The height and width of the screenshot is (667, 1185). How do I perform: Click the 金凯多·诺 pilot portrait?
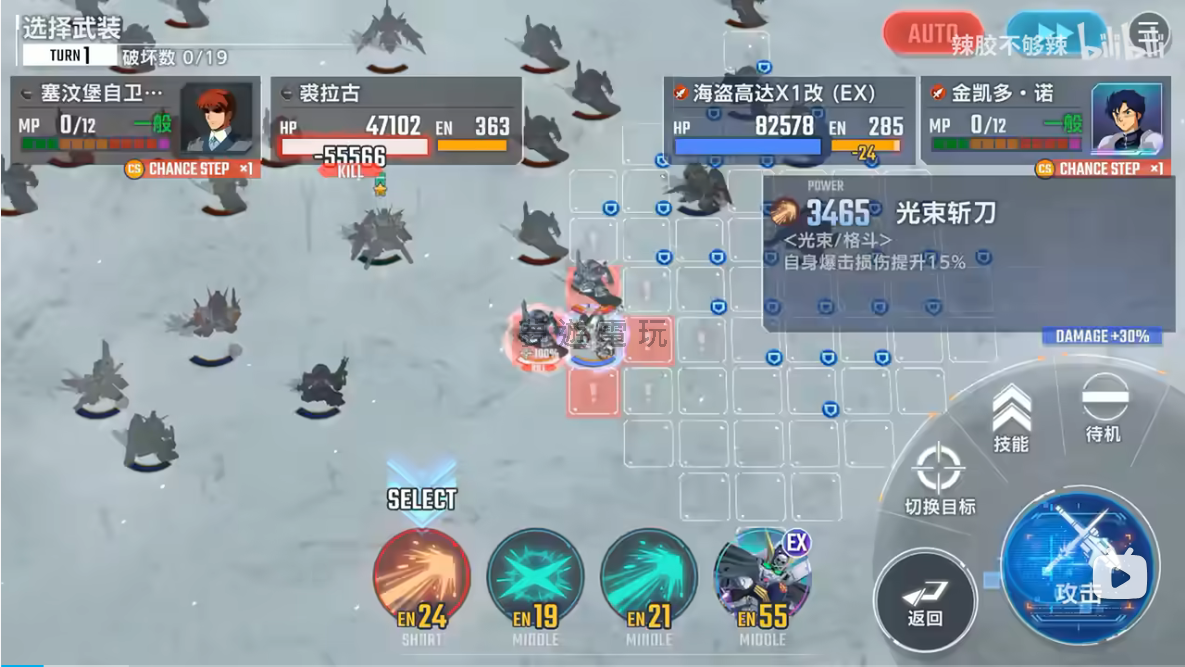[1127, 119]
